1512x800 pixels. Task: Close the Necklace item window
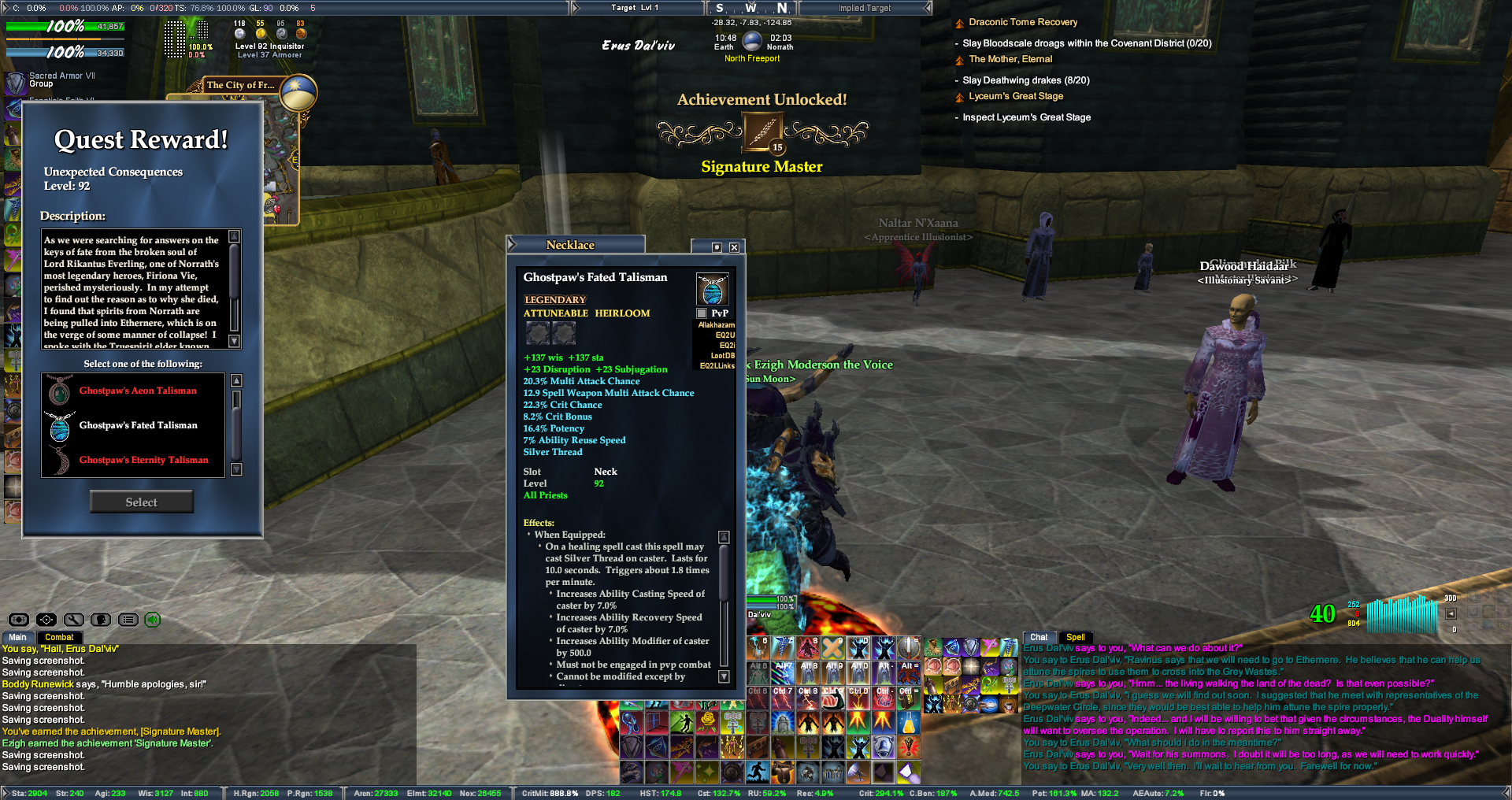(x=734, y=247)
